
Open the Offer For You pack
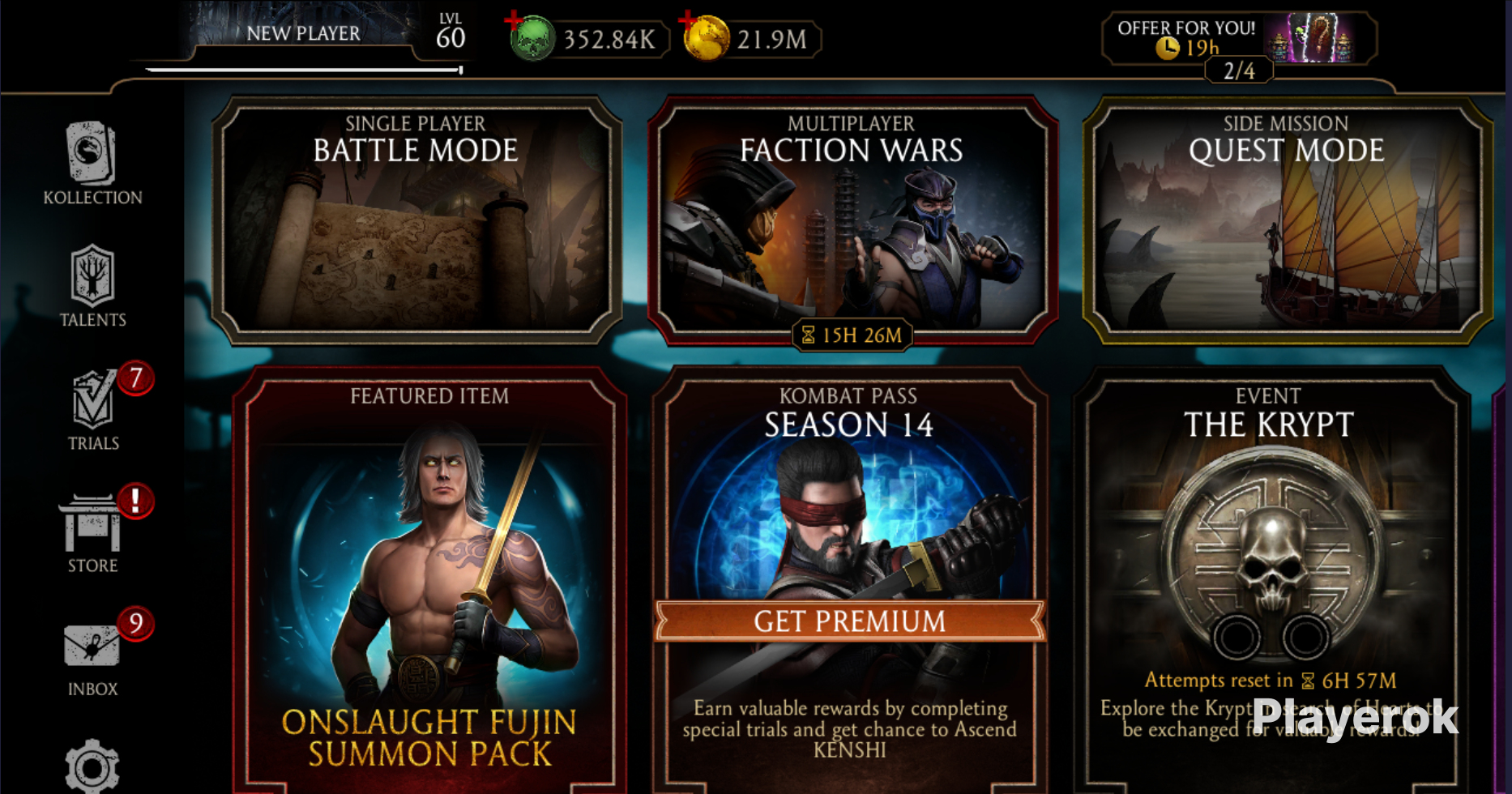(1238, 39)
